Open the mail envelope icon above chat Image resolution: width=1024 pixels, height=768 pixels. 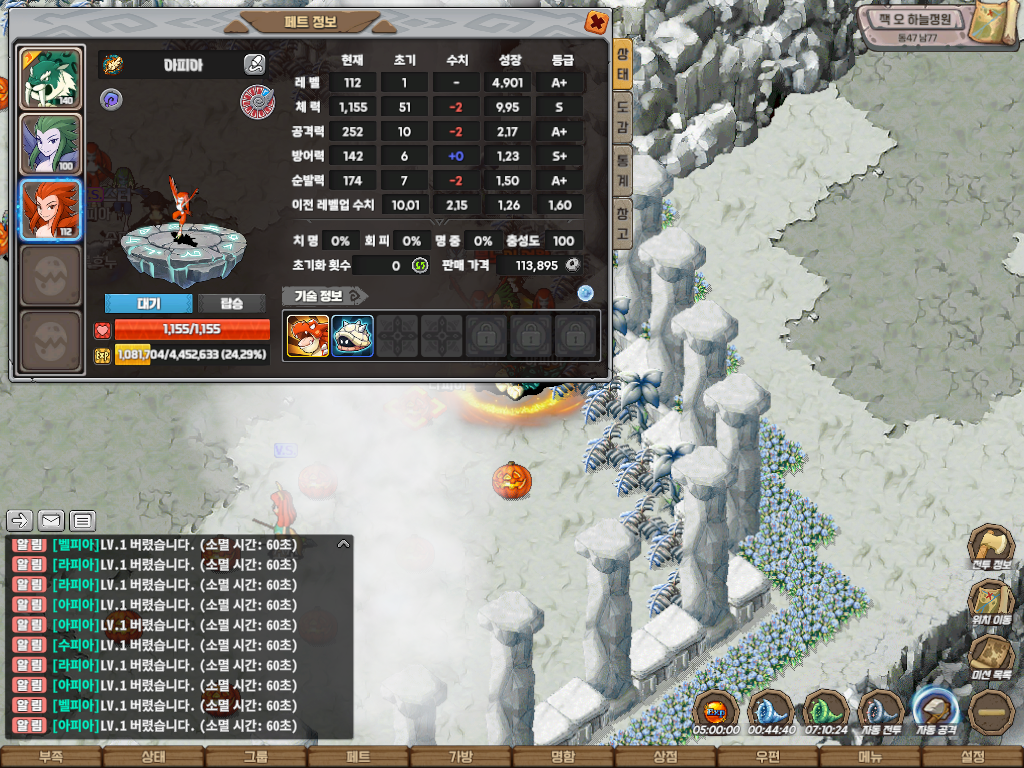[x=51, y=520]
